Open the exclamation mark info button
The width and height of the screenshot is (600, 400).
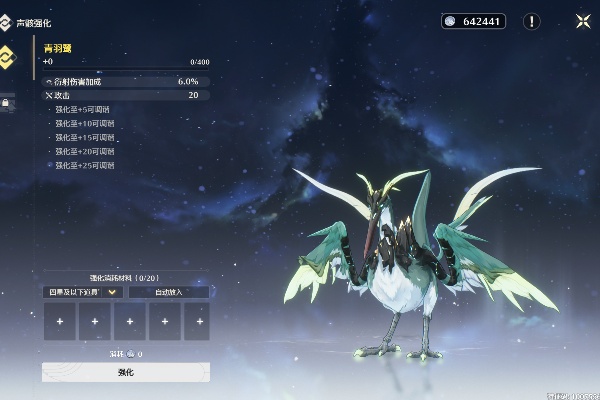click(532, 21)
